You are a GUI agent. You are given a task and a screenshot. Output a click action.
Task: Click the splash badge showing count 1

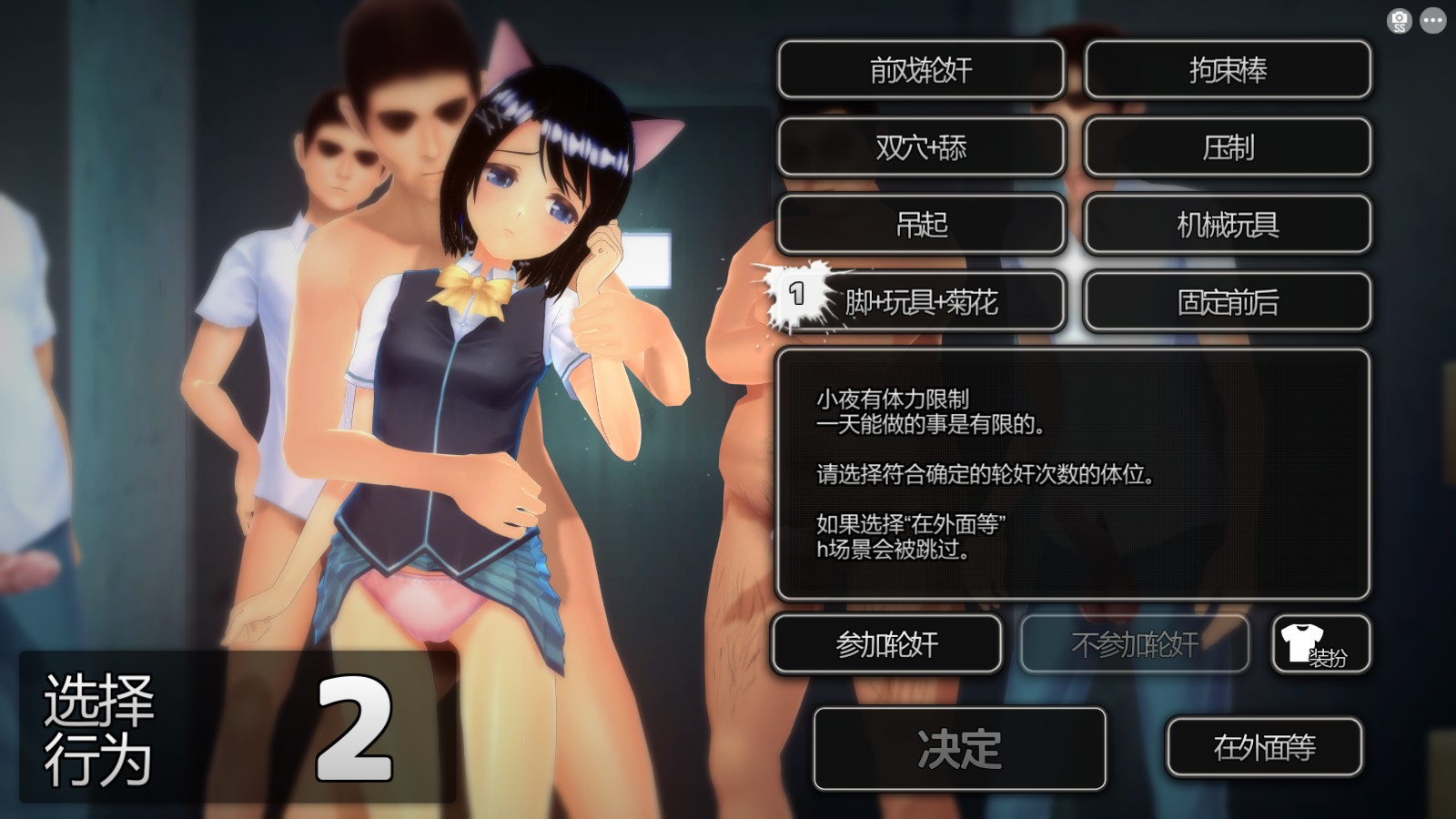798,294
